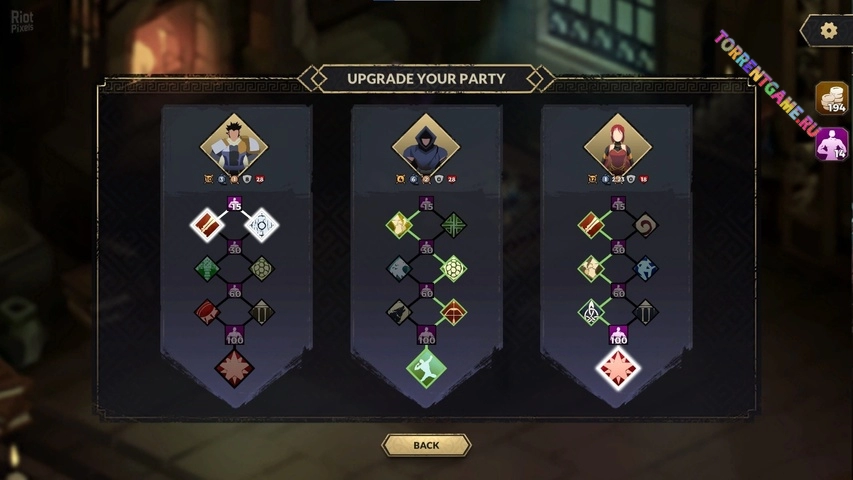Choose the red-haired character's spiral upgrade
The height and width of the screenshot is (480, 853).
645,224
